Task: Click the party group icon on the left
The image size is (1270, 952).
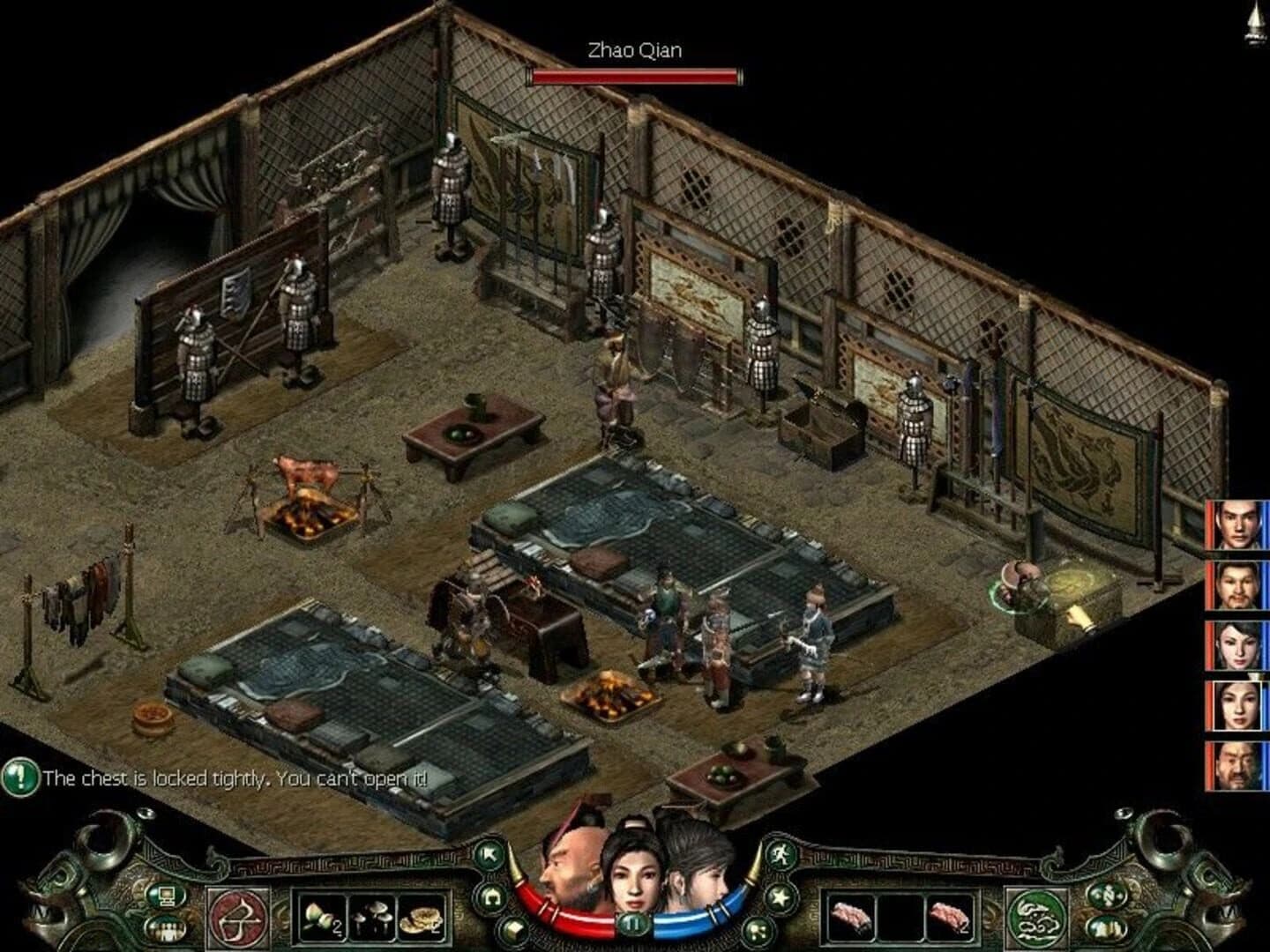Action: pyautogui.click(x=168, y=928)
